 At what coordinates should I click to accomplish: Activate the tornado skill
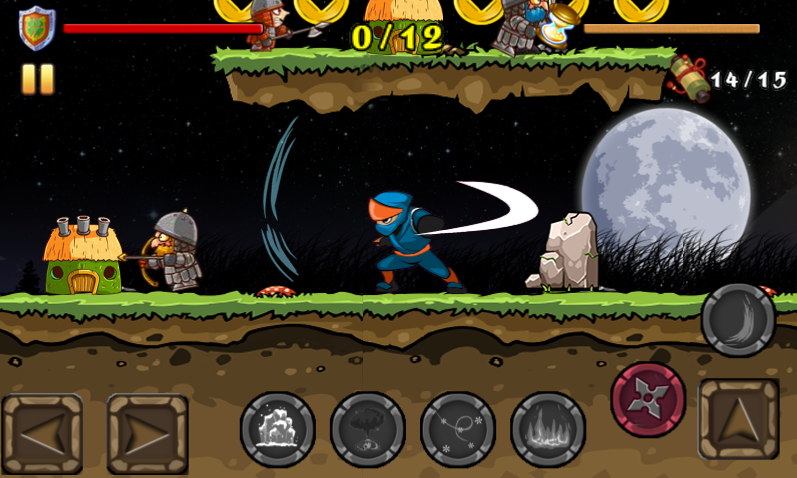(x=367, y=429)
